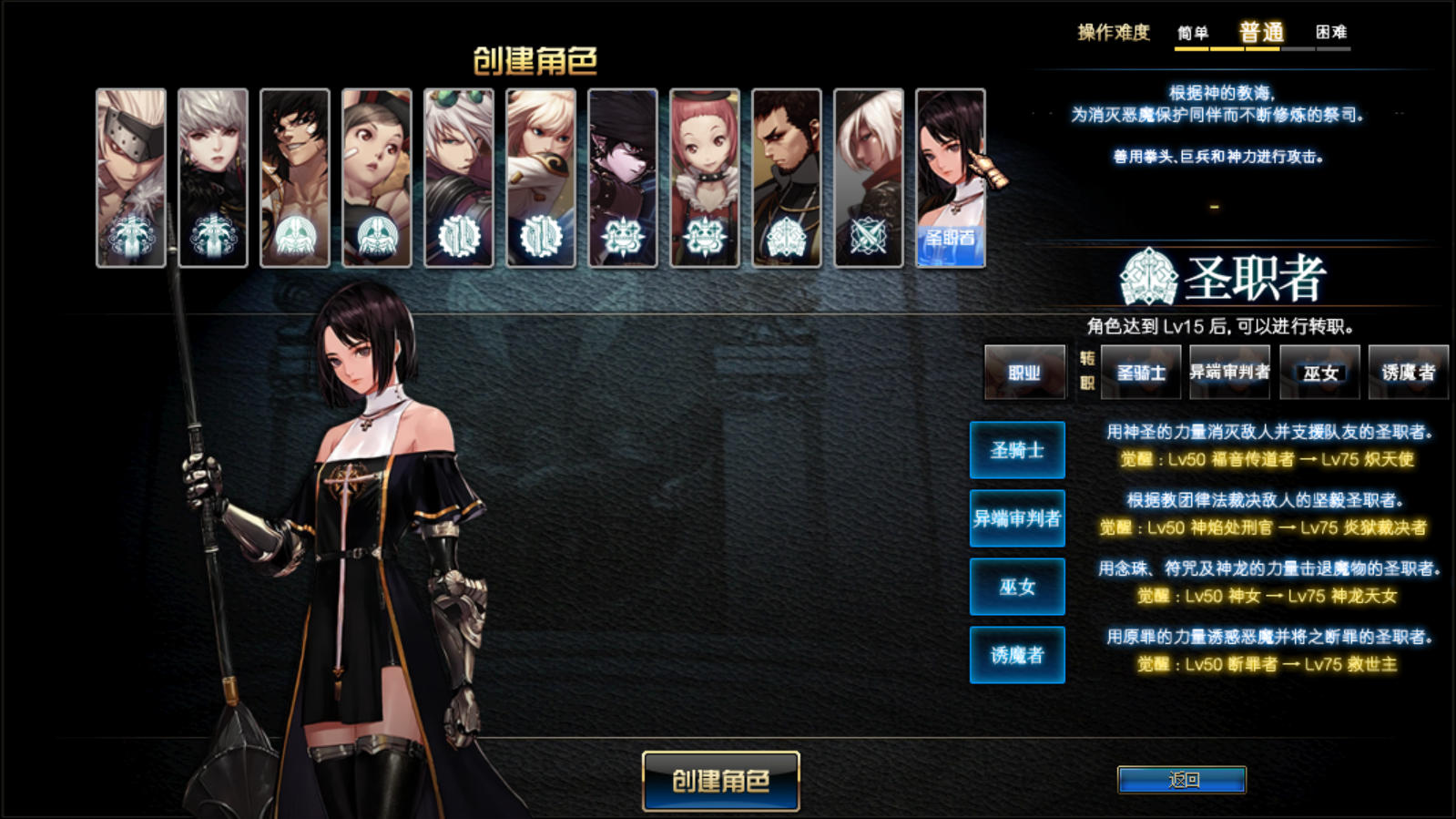Select the 诱魔者 tab in the 转职 row
This screenshot has width=1456, height=819.
point(1408,372)
